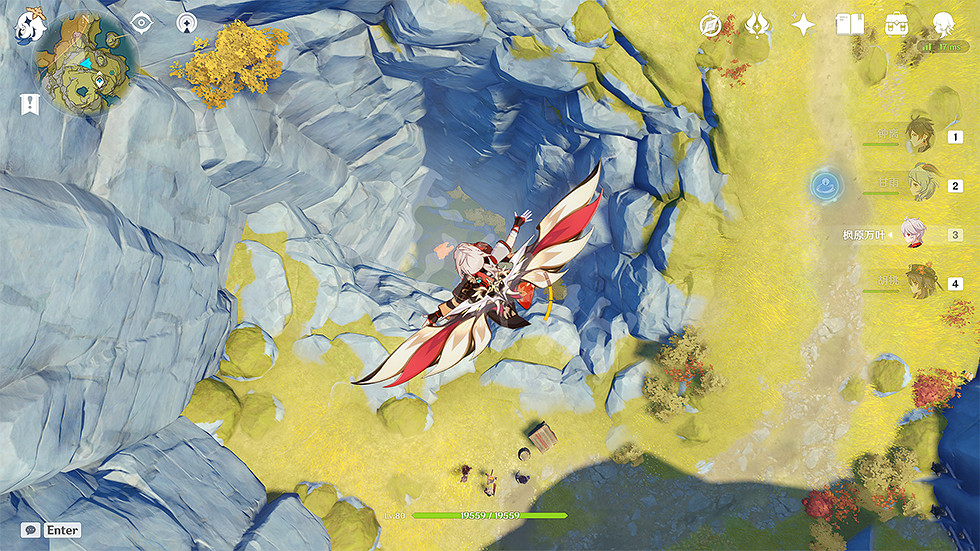
Task: Open the Adventurer Handbook book icon
Action: pos(849,25)
